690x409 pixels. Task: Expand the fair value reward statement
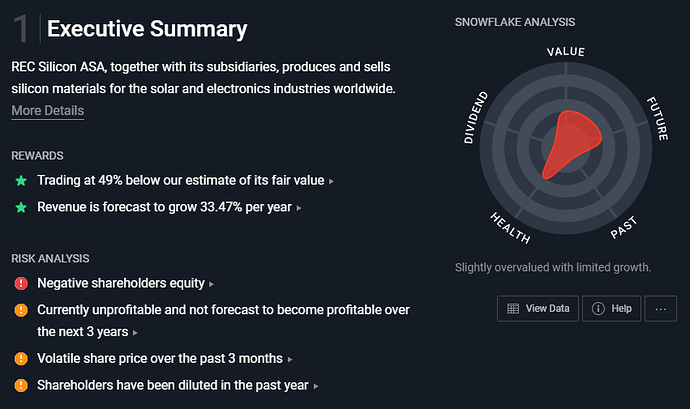click(x=184, y=181)
